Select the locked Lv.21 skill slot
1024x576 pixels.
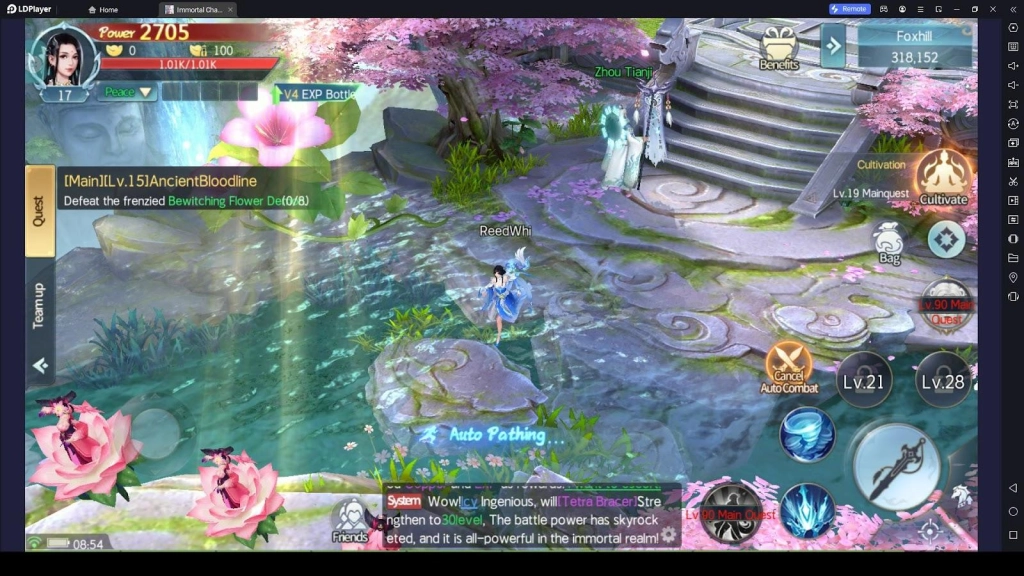pos(863,381)
